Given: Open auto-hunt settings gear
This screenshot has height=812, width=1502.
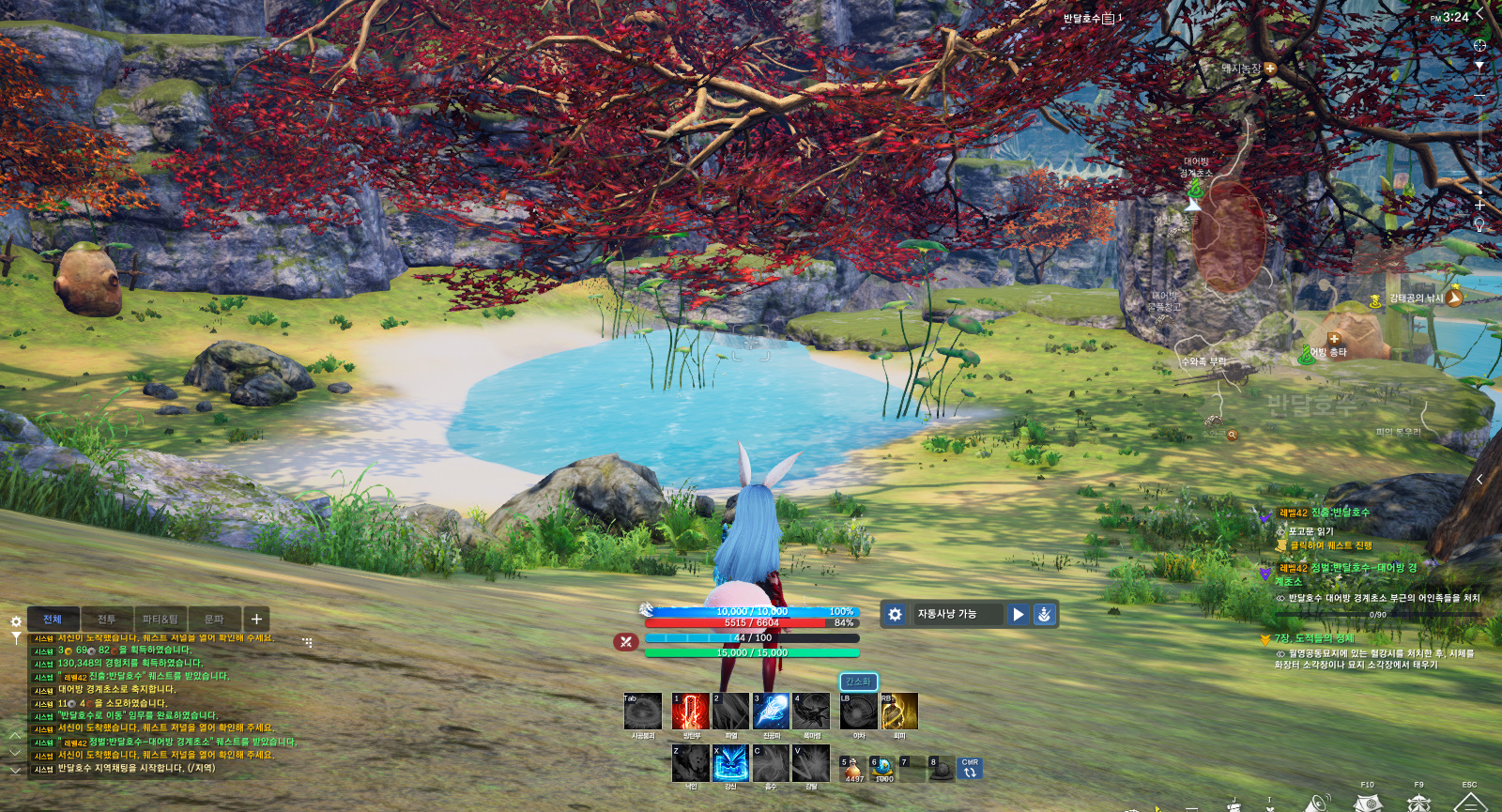Looking at the screenshot, I should [x=896, y=614].
